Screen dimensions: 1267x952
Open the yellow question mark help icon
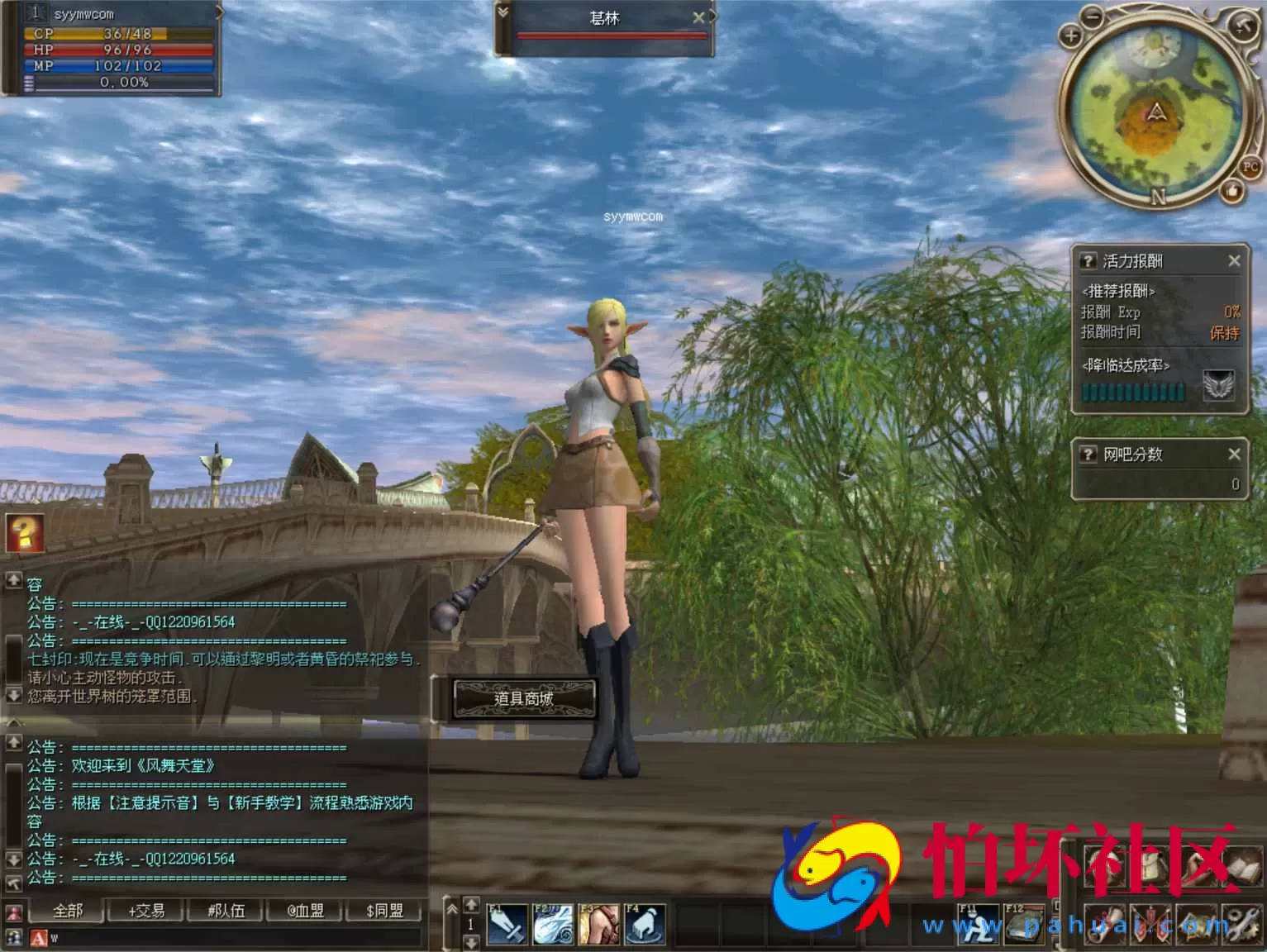point(25,533)
